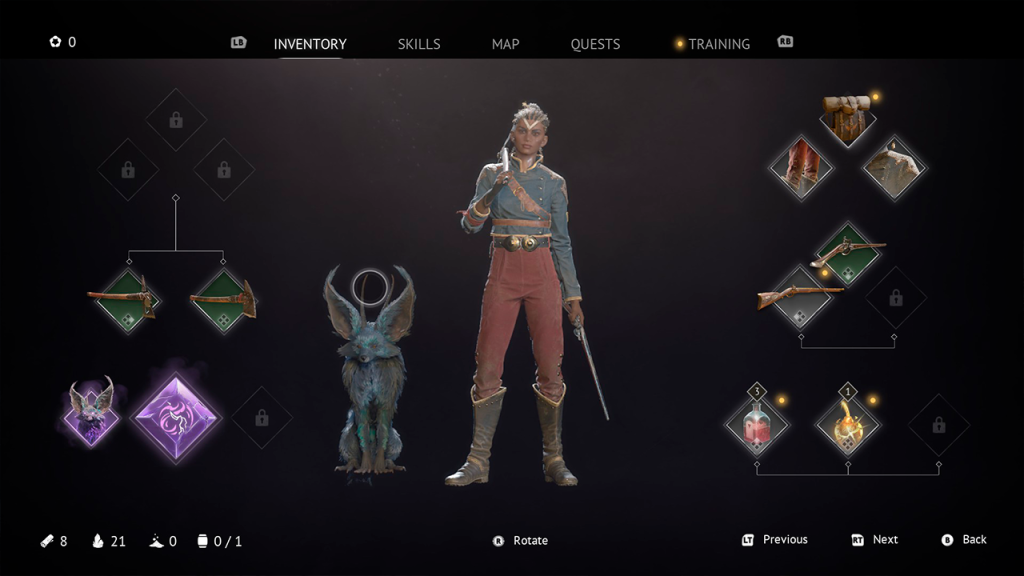Pick the long musket rifle slot

[800, 297]
